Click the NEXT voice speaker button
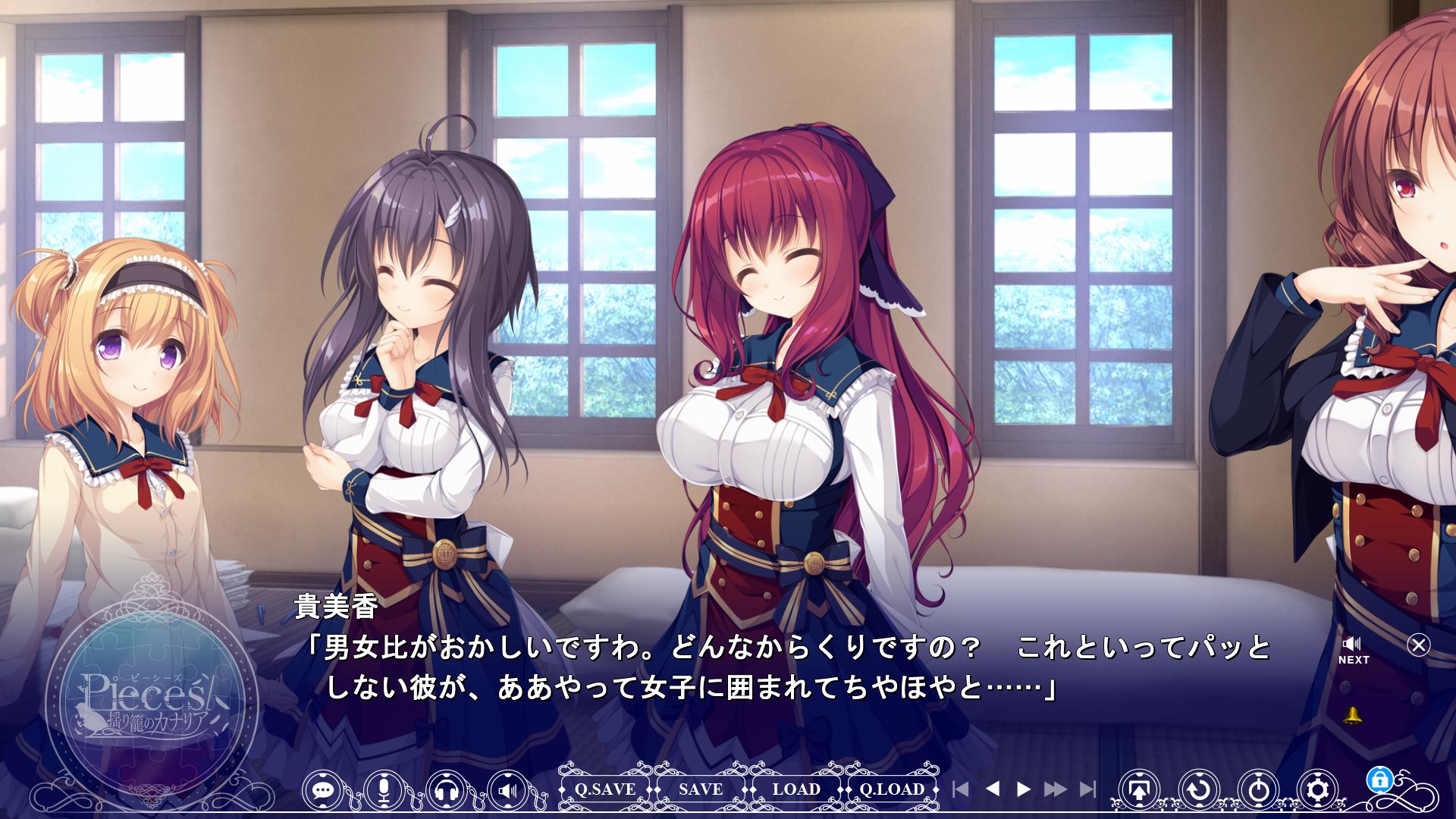 click(x=1353, y=650)
